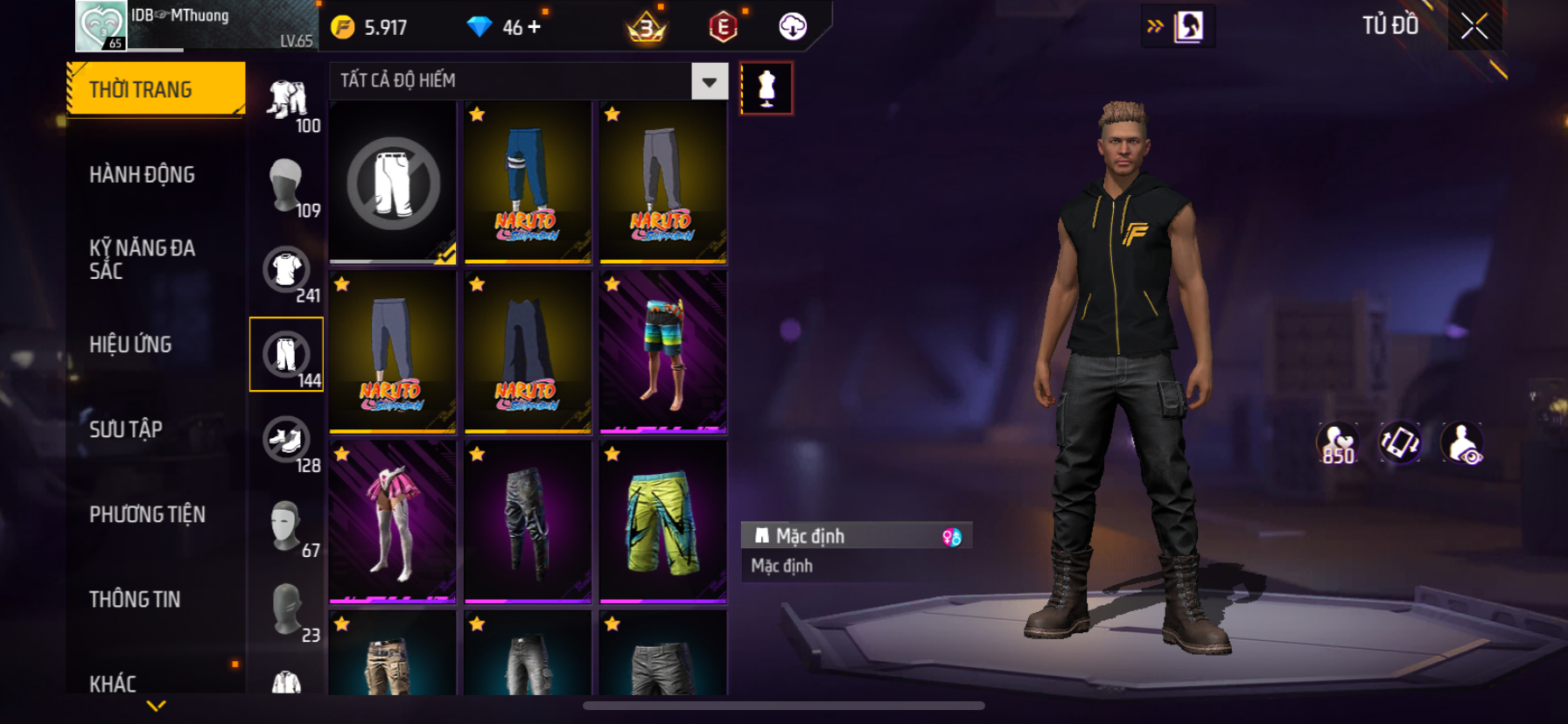Expand the Tất Cả Độ Hiếm rarity dropdown
The height and width of the screenshot is (724, 1568).
click(x=709, y=81)
